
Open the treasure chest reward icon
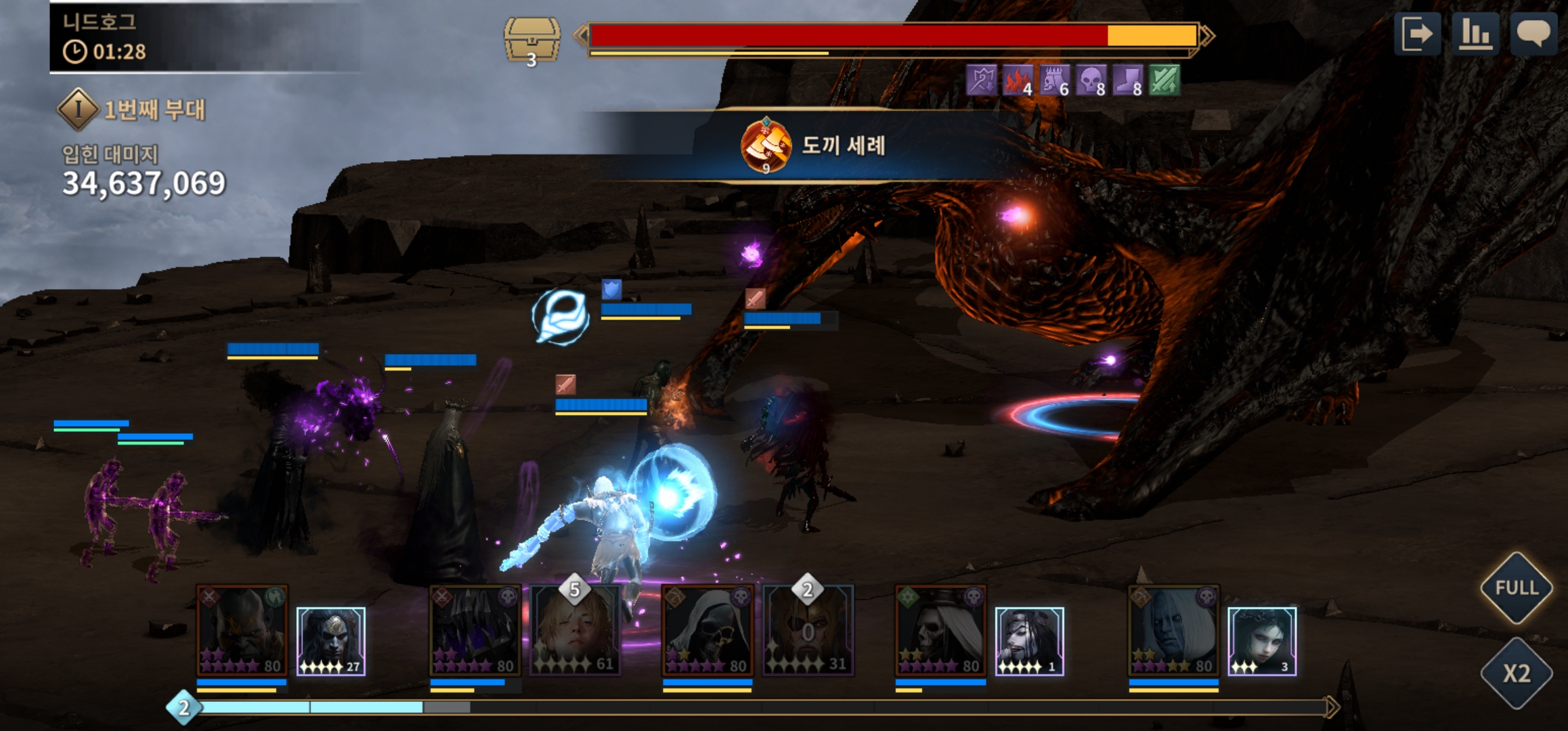pos(531,41)
